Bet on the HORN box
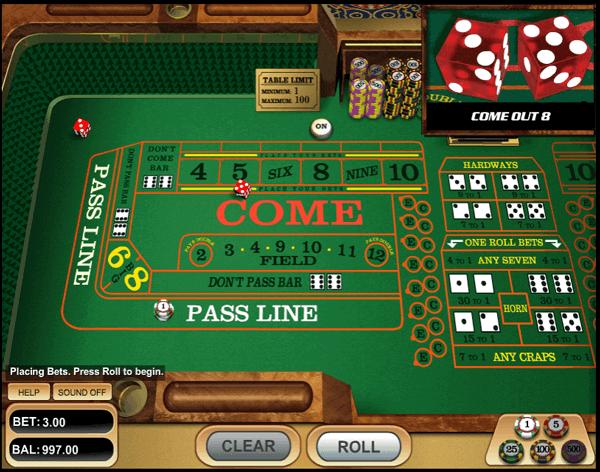This screenshot has height=472, width=600. tap(516, 309)
